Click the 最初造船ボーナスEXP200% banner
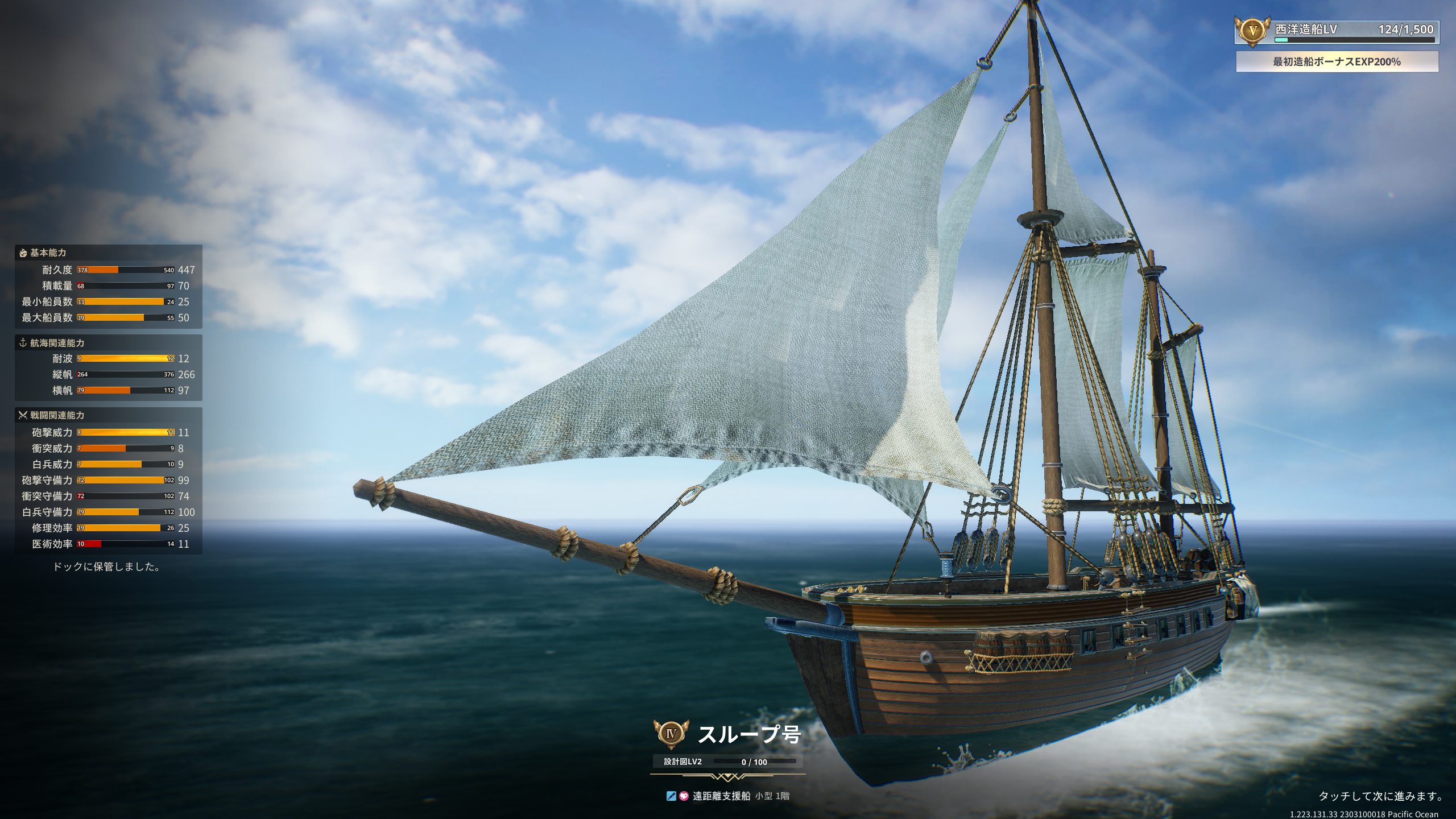The height and width of the screenshot is (819, 1456). pos(1337,61)
